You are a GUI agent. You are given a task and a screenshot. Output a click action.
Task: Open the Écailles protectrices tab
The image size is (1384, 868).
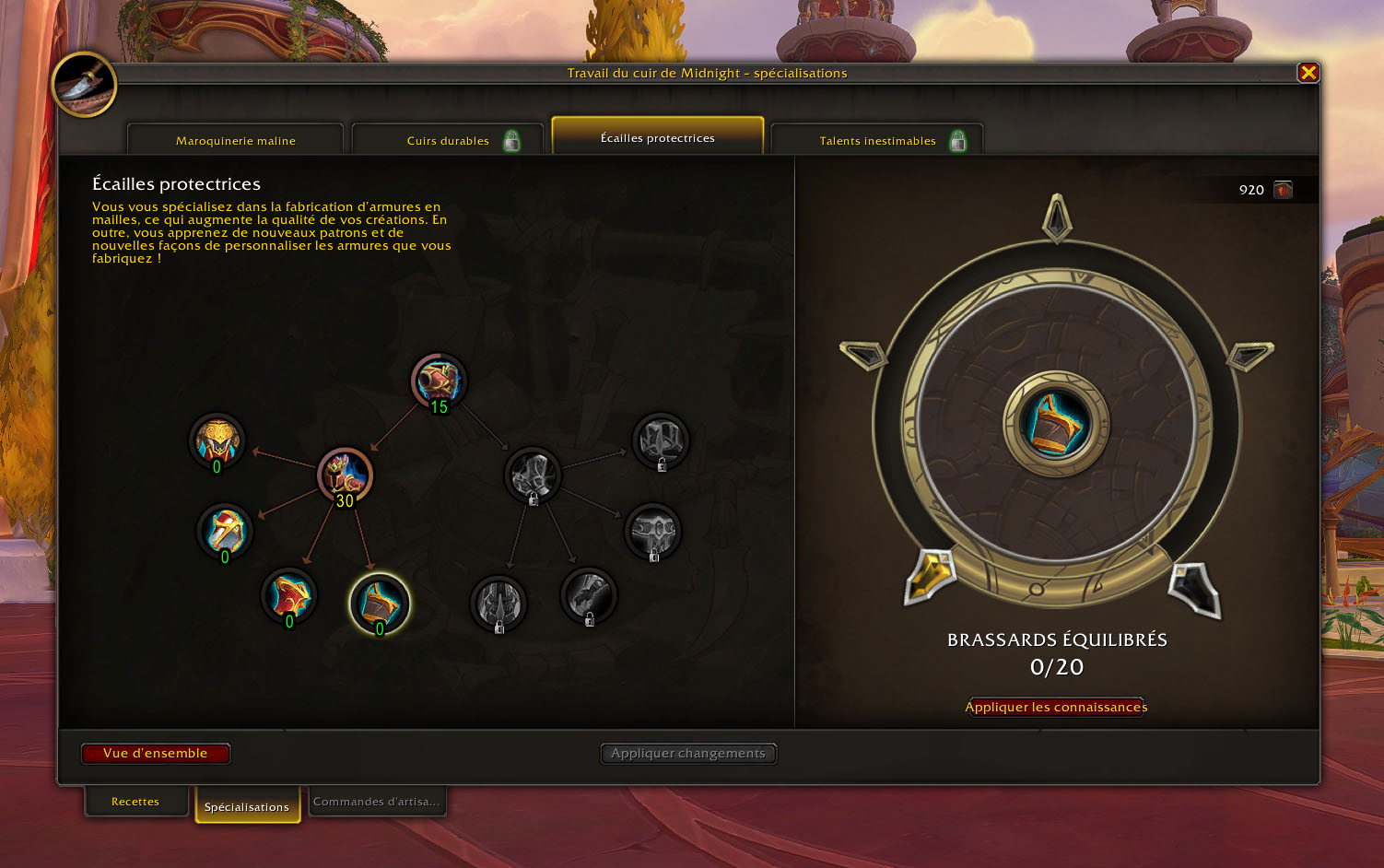(x=657, y=137)
